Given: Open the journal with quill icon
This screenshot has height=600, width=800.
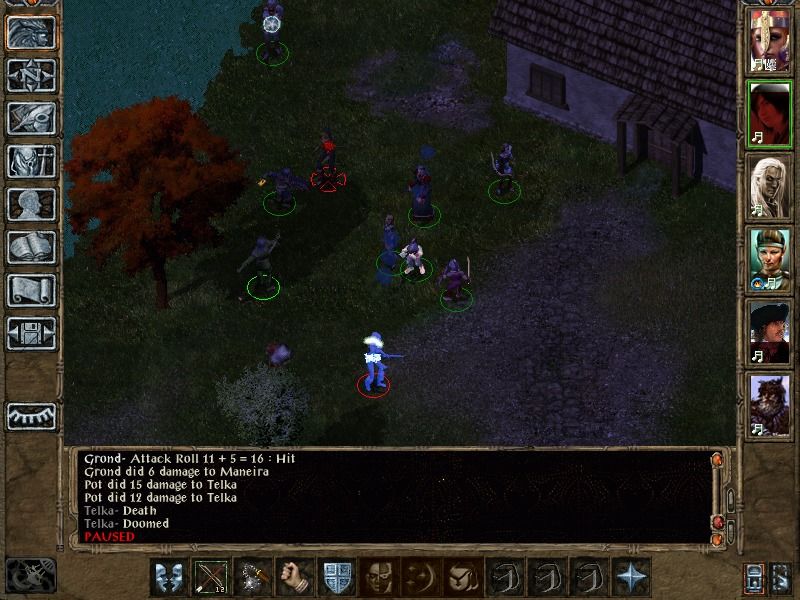Looking at the screenshot, I should coord(31,118).
